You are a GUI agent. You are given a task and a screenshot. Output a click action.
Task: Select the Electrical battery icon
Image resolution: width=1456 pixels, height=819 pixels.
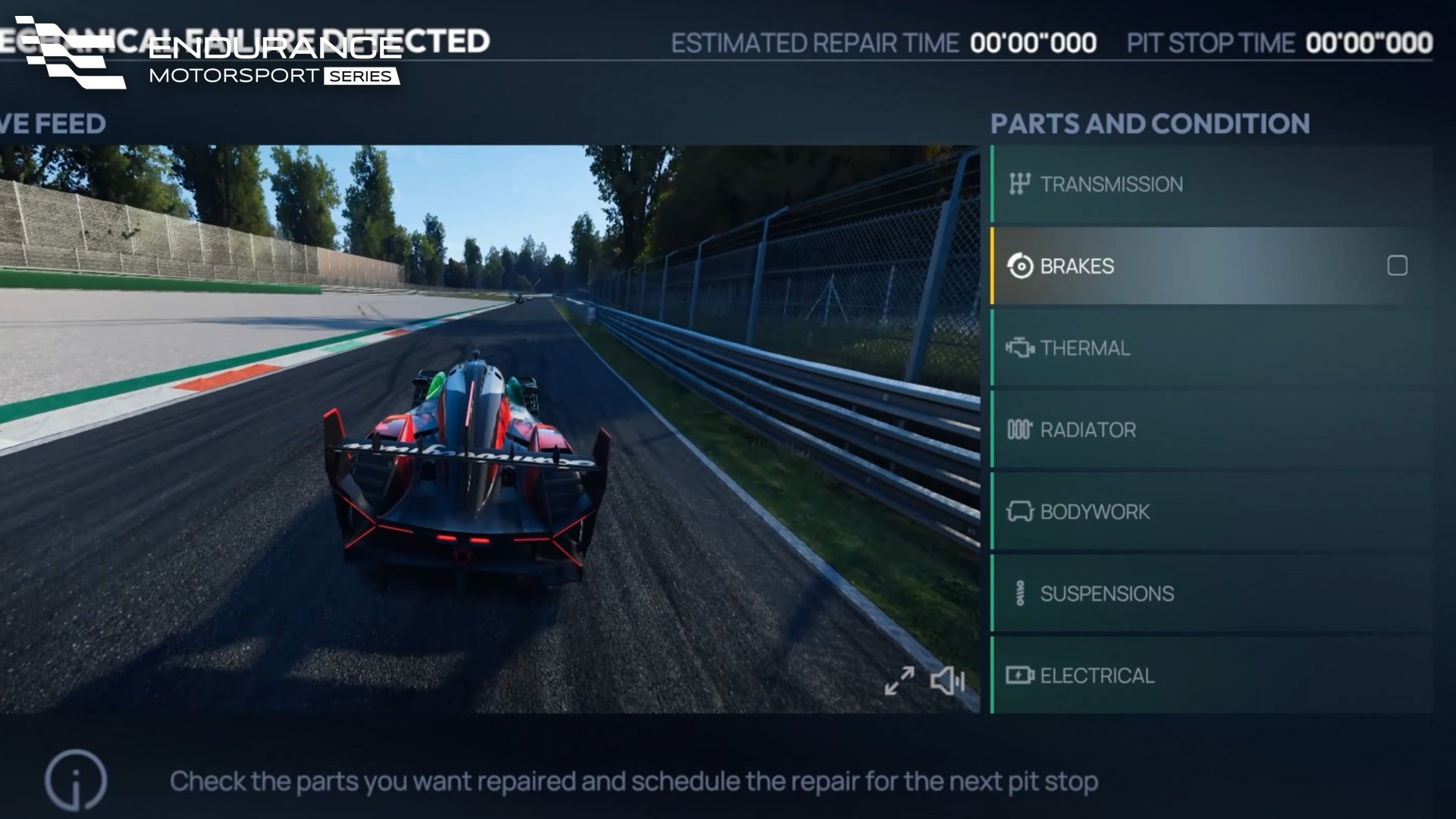(1020, 674)
